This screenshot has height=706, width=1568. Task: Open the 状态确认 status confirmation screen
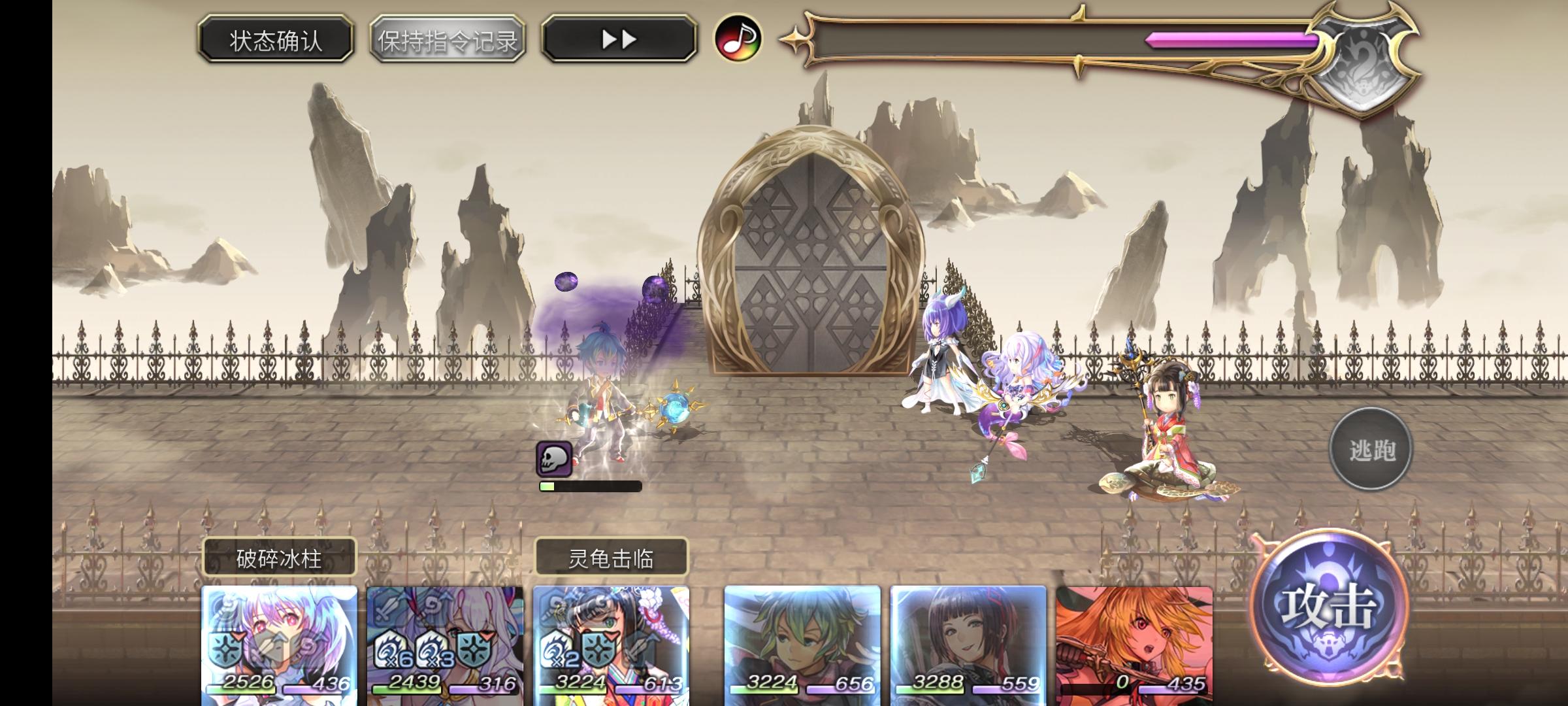274,41
